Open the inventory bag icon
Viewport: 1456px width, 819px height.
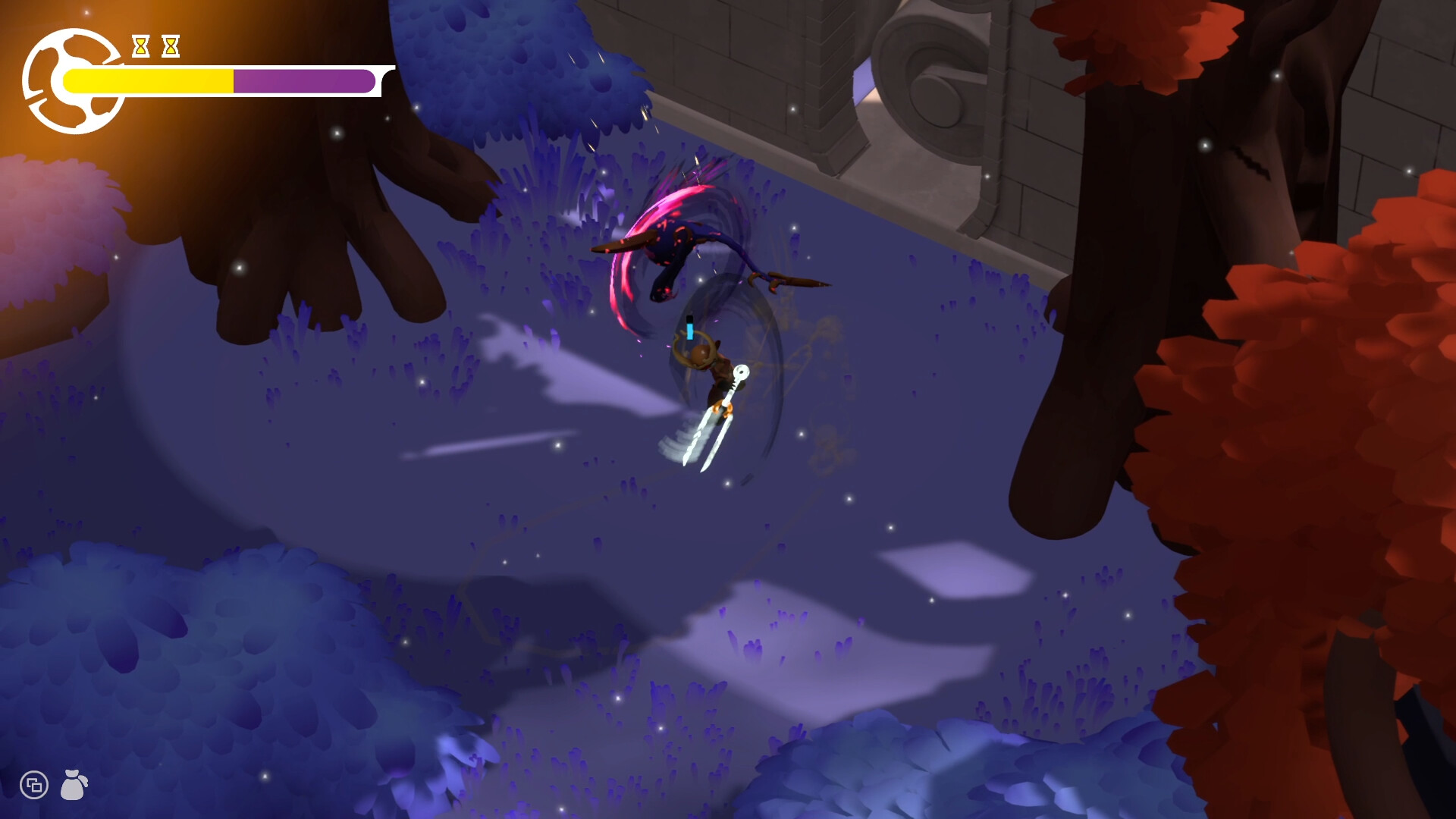(74, 785)
